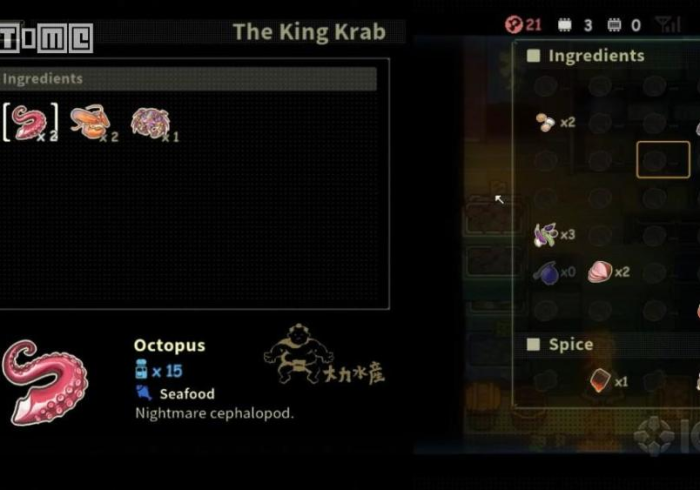Image resolution: width=700 pixels, height=490 pixels.
Task: Select the Octopus ingredient in the recipe
Action: click(27, 122)
